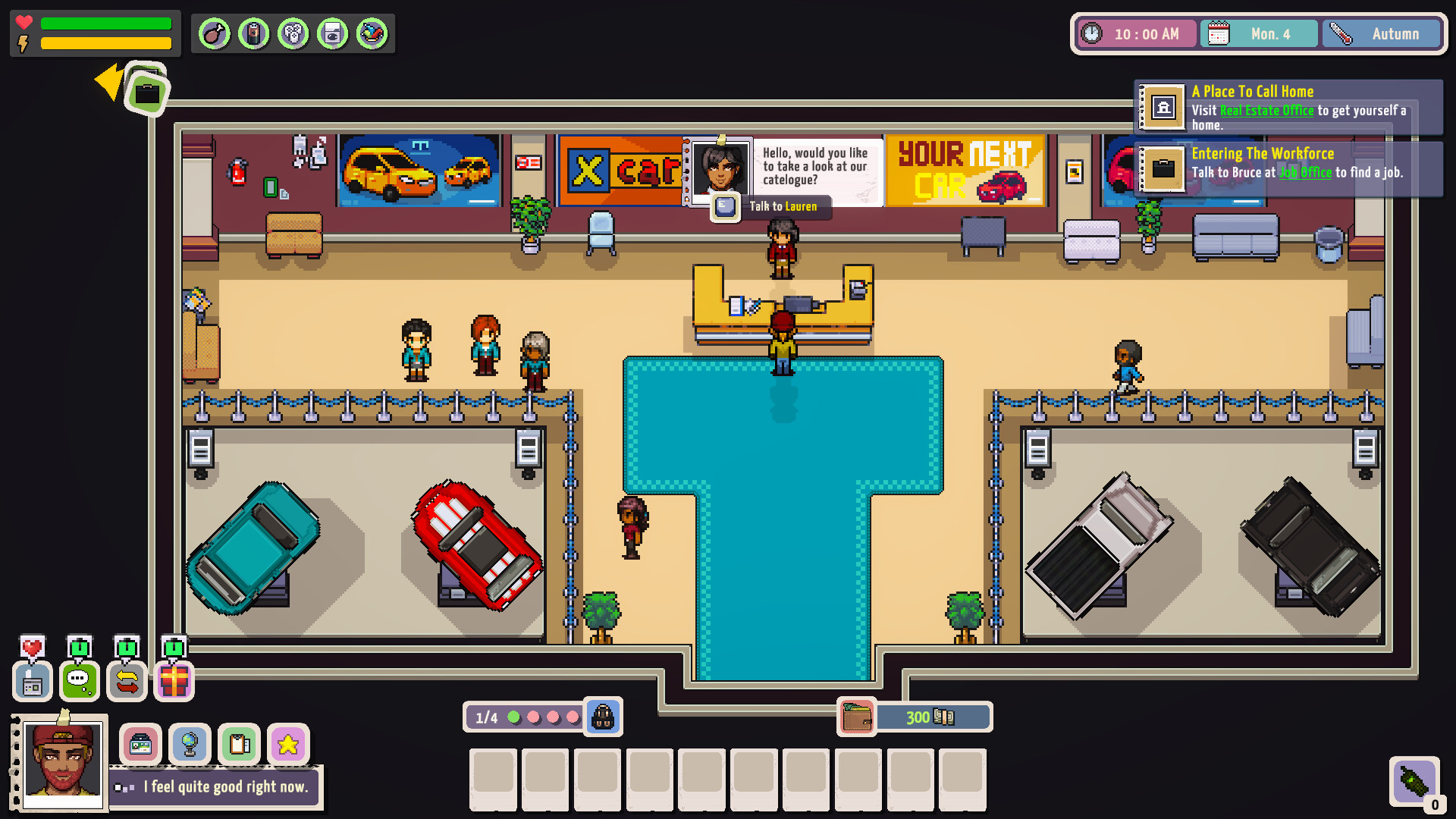Image resolution: width=1456 pixels, height=819 pixels.
Task: Click the Real Estate Office link
Action: pos(1266,111)
